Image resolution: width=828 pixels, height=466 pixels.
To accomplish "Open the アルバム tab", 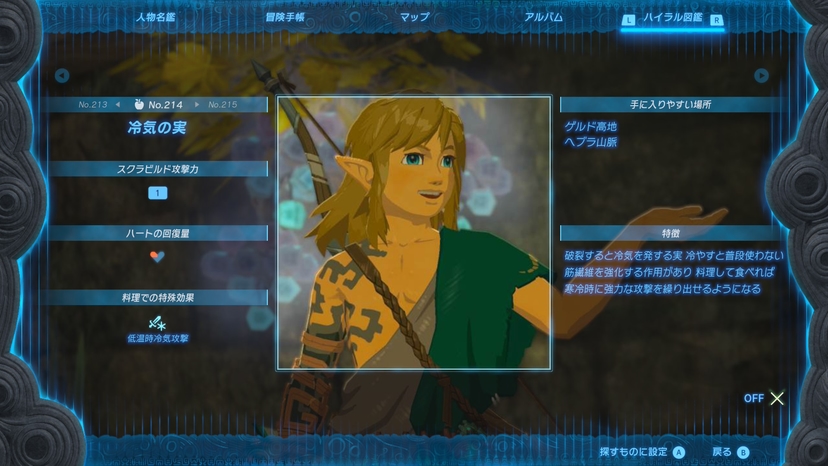I will 543,17.
